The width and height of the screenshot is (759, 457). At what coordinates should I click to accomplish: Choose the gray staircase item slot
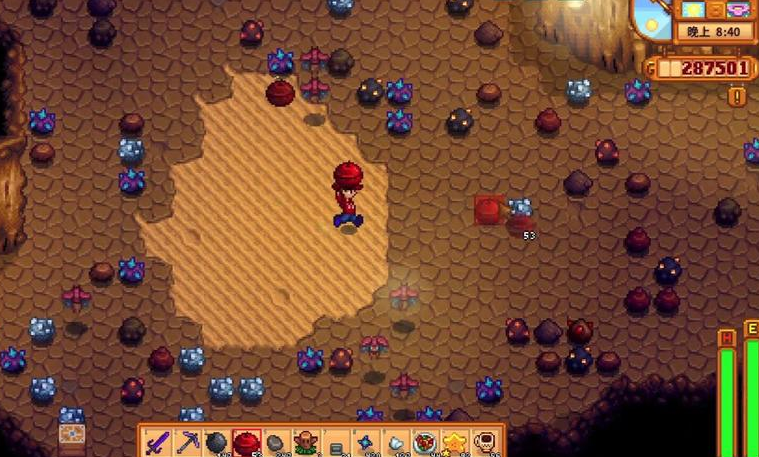coord(337,442)
